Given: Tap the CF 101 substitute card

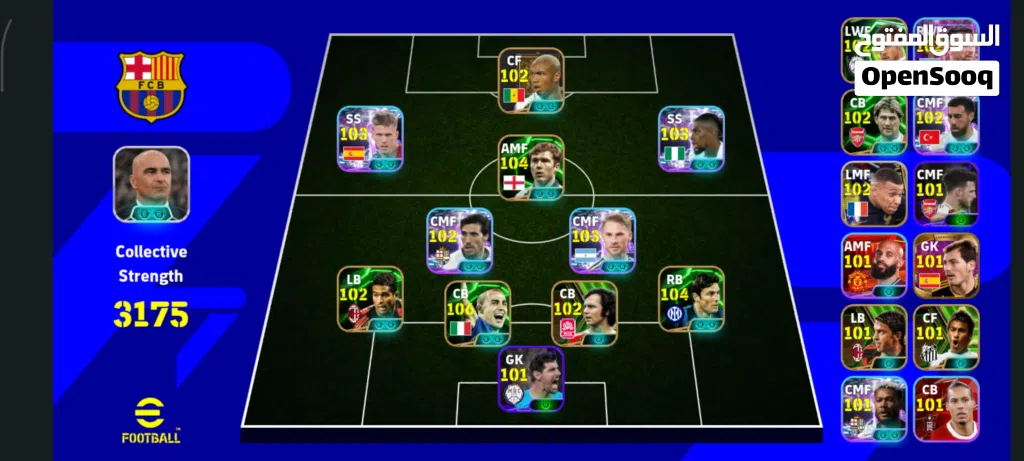Looking at the screenshot, I should [946, 337].
